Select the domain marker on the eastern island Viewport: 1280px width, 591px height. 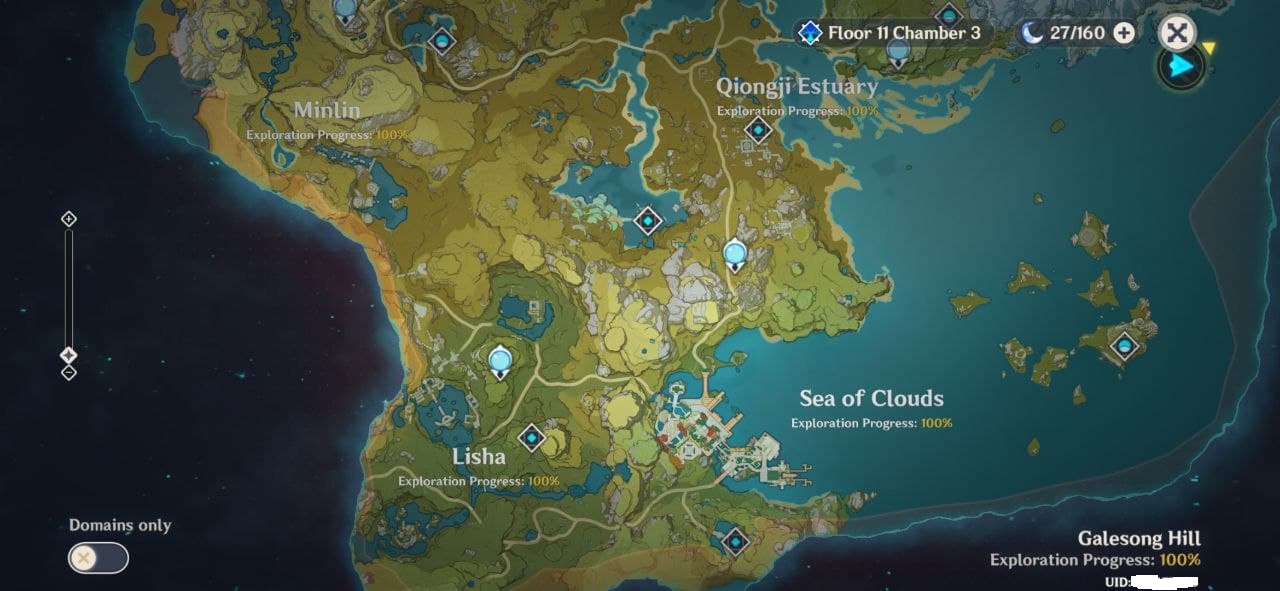[1125, 346]
